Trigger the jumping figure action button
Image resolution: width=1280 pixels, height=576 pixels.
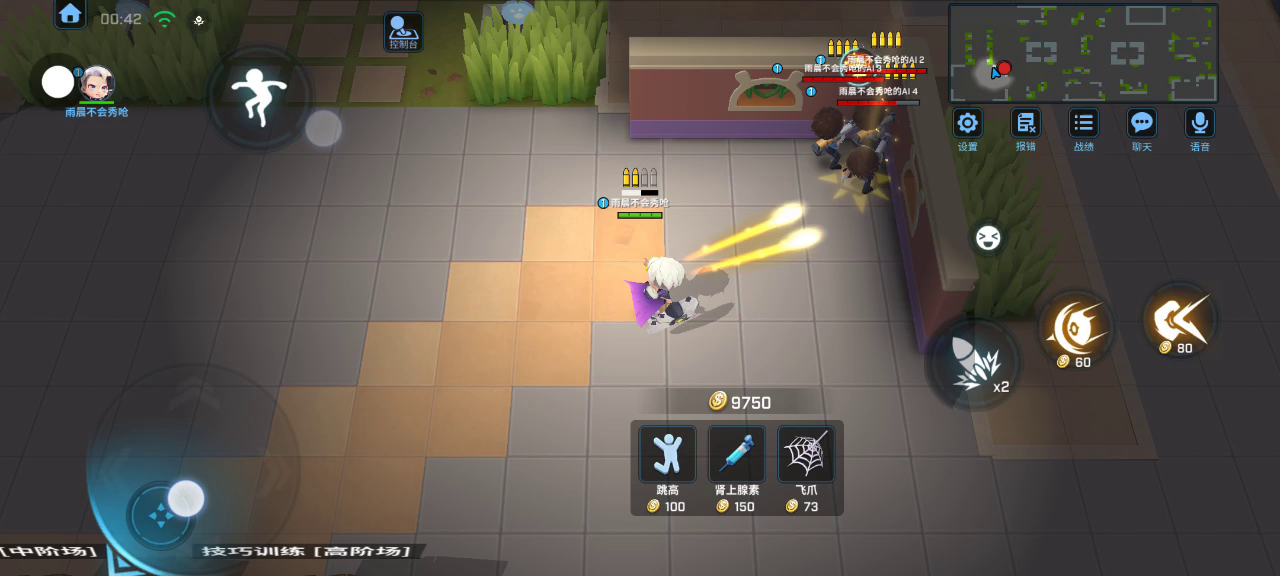259,97
